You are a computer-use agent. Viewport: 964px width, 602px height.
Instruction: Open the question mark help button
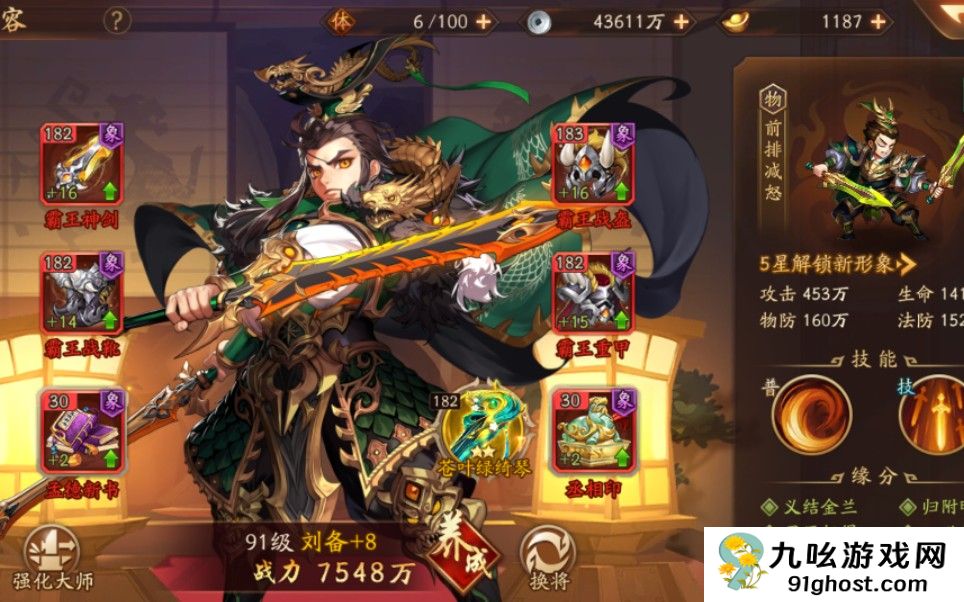click(117, 20)
